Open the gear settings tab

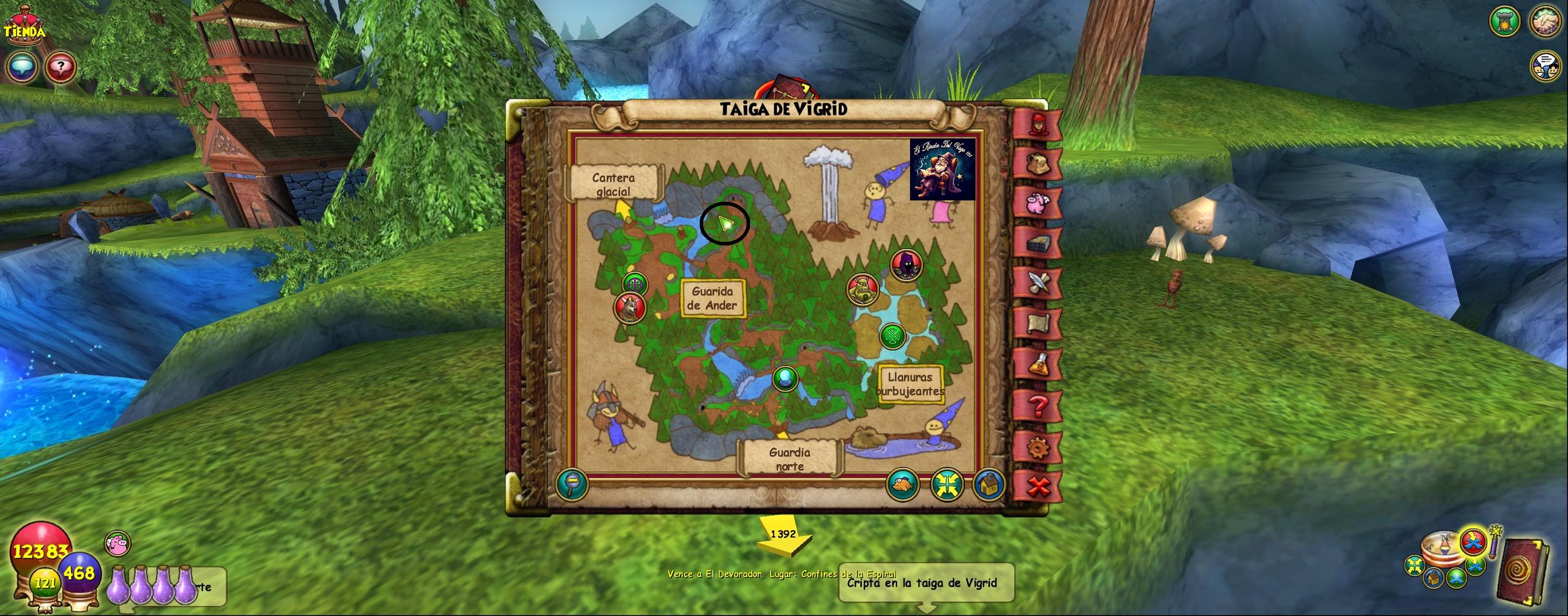pos(1038,447)
